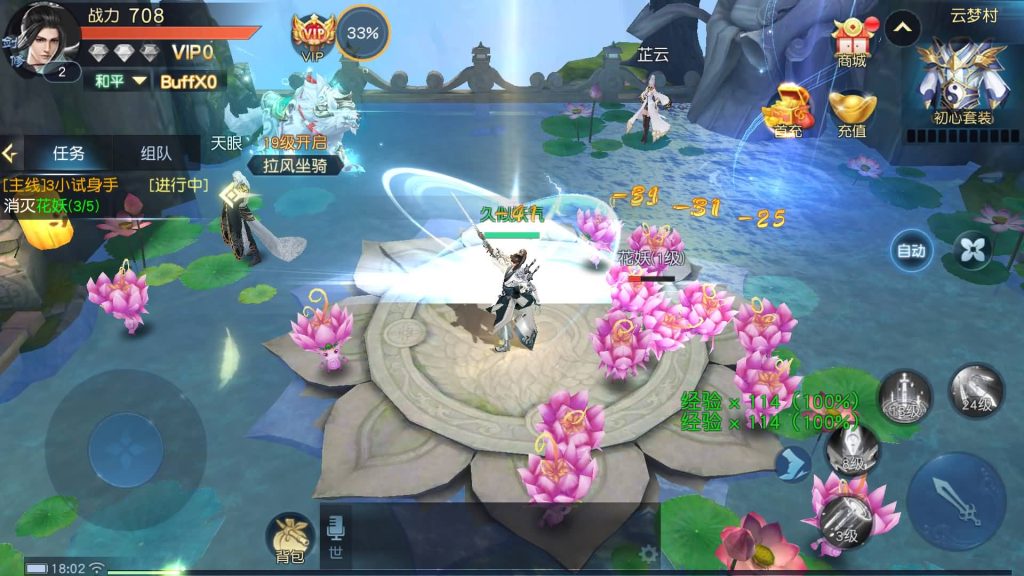Switch to the 组队 team tab
The width and height of the screenshot is (1024, 576).
tap(156, 153)
